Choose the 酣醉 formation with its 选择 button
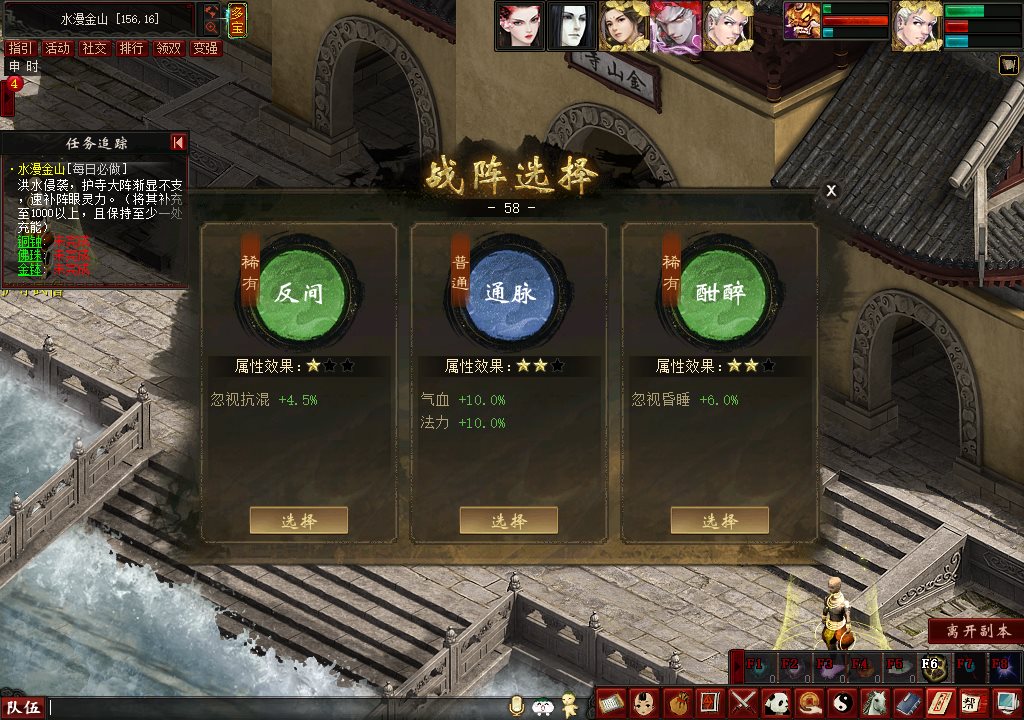This screenshot has height=720, width=1024. pyautogui.click(x=719, y=520)
